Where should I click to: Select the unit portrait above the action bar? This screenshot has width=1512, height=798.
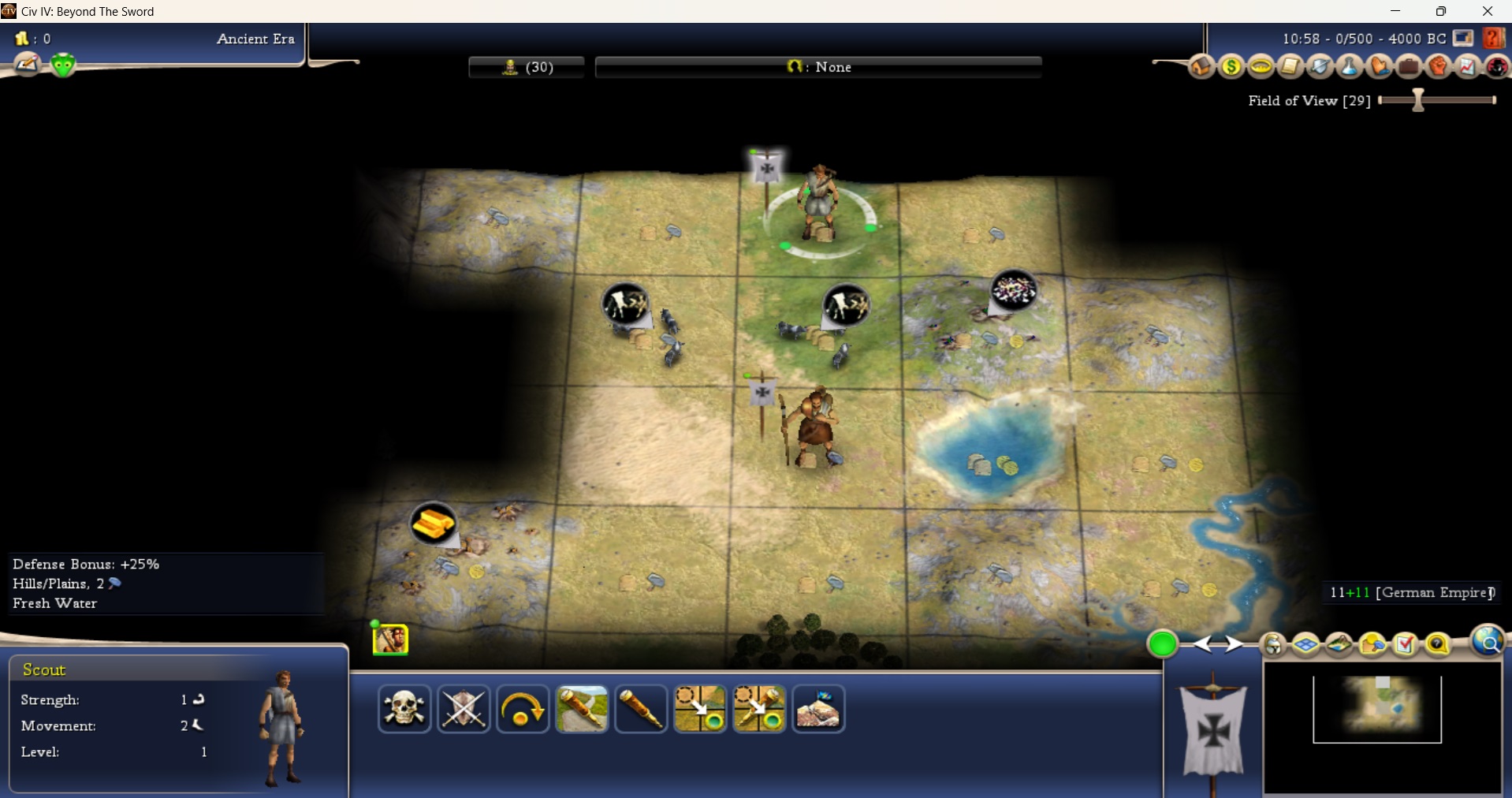(x=390, y=639)
